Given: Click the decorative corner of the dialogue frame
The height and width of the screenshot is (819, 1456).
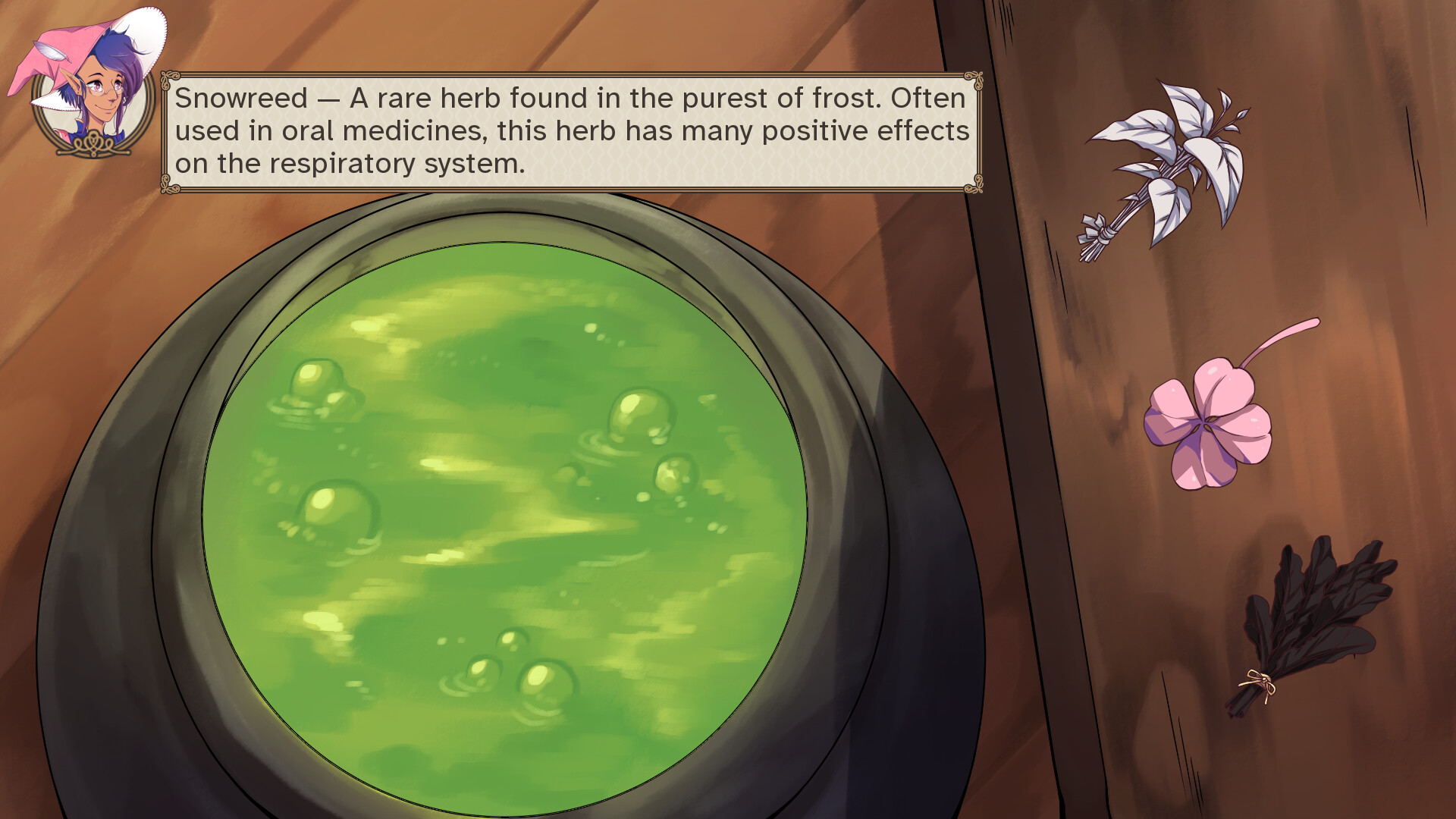Looking at the screenshot, I should coord(168,78).
